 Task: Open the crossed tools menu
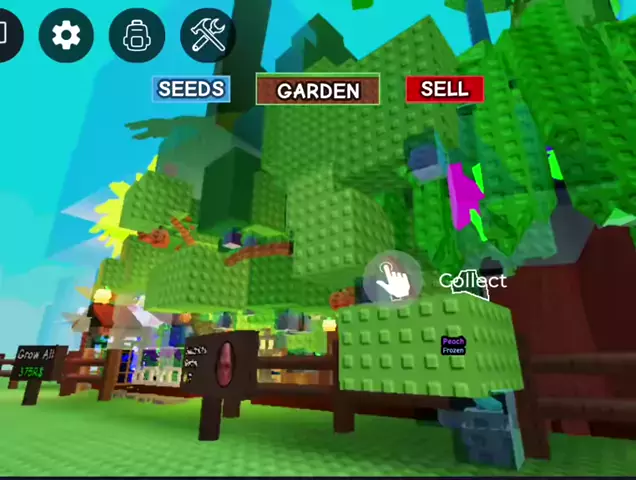(x=207, y=36)
